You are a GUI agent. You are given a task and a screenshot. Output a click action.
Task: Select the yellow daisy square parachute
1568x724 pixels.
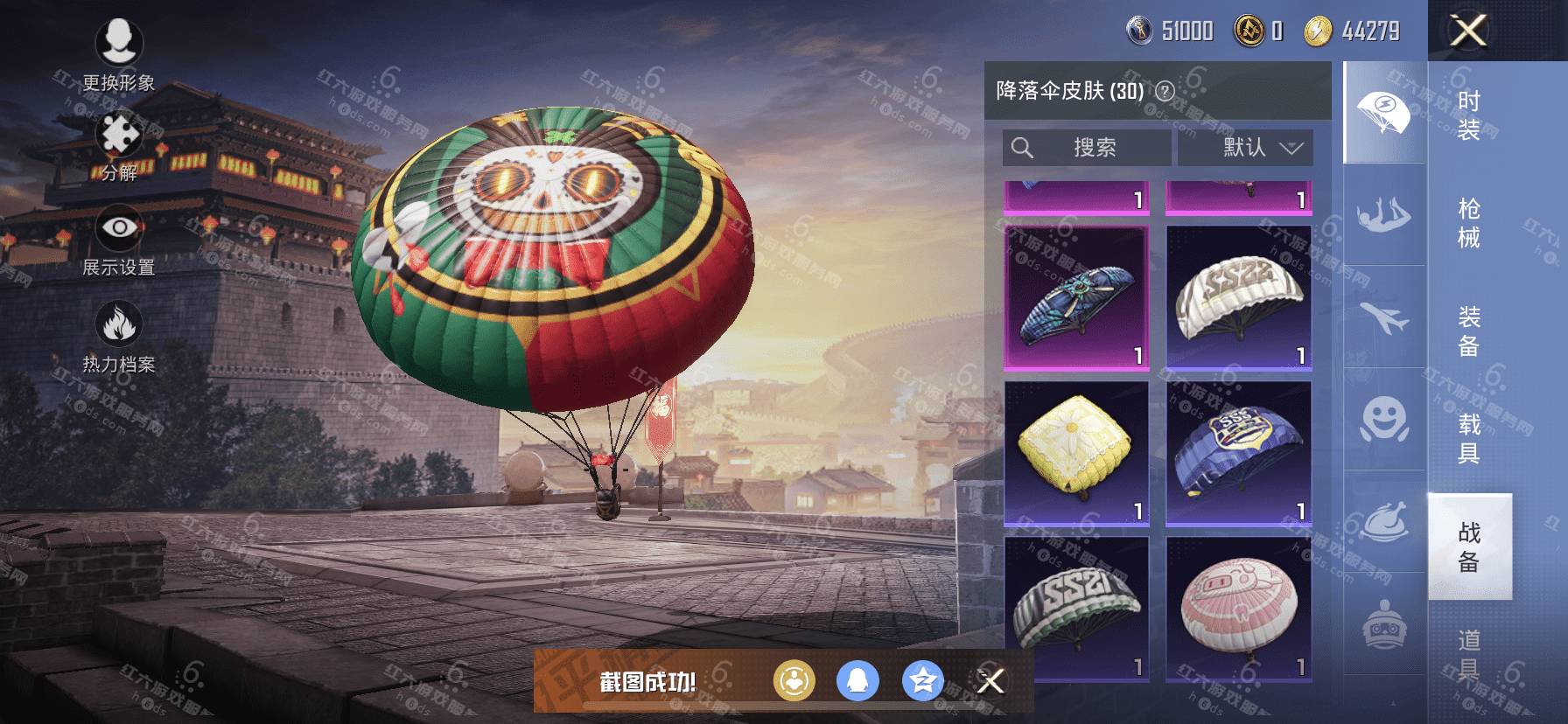coord(1076,453)
